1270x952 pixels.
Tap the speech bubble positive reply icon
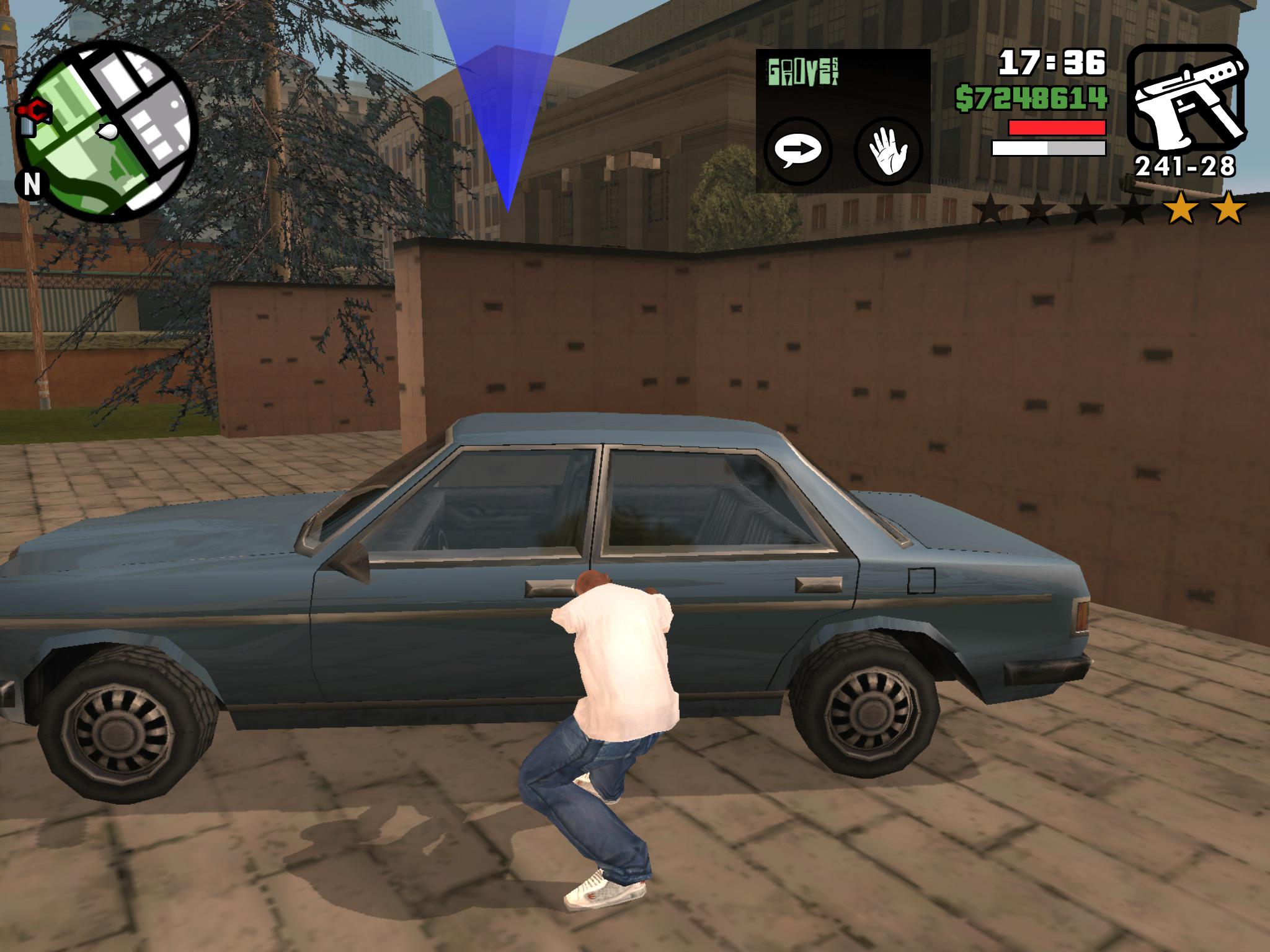tap(800, 149)
